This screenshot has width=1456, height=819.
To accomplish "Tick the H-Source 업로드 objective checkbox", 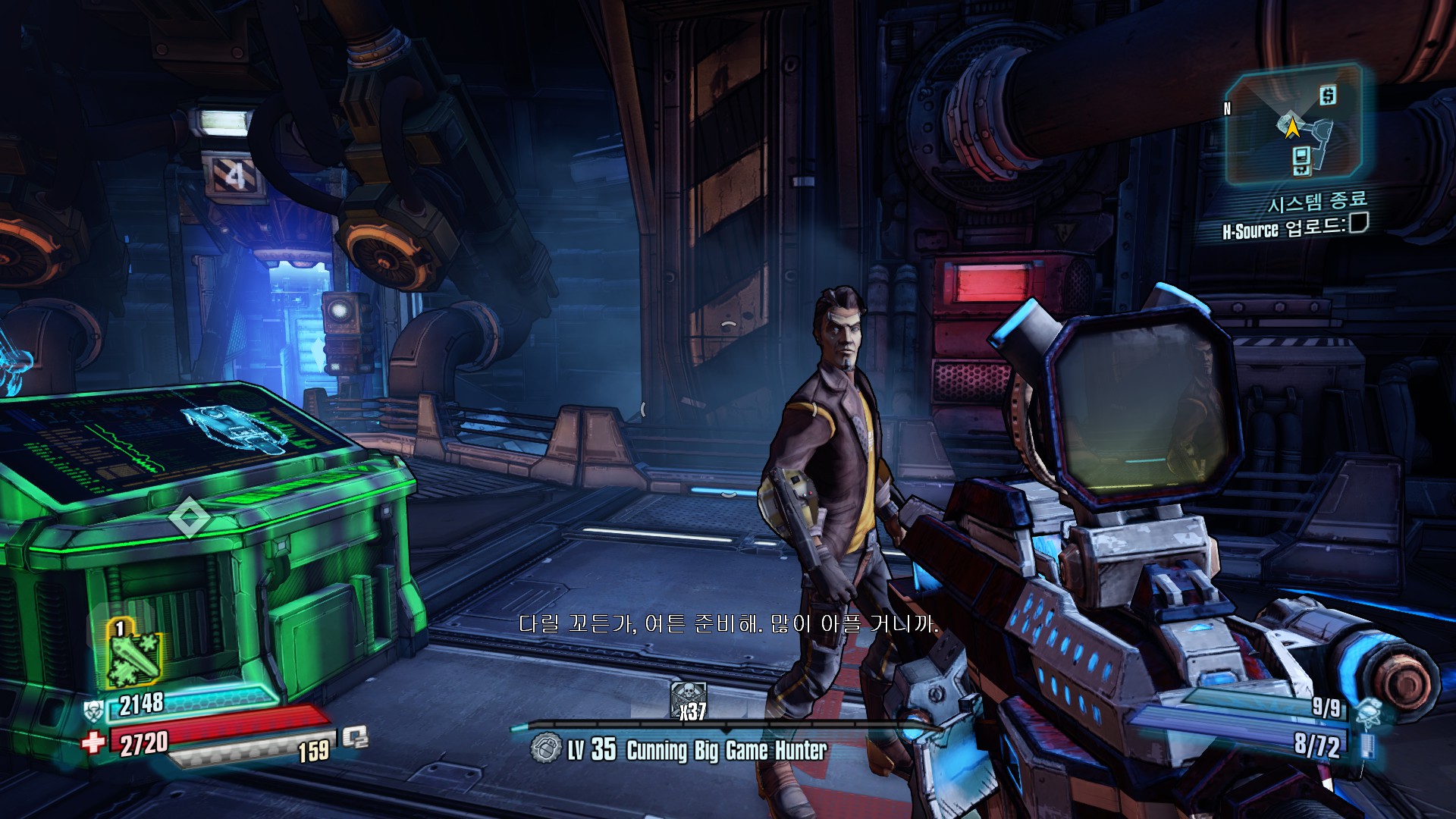I will [x=1358, y=223].
